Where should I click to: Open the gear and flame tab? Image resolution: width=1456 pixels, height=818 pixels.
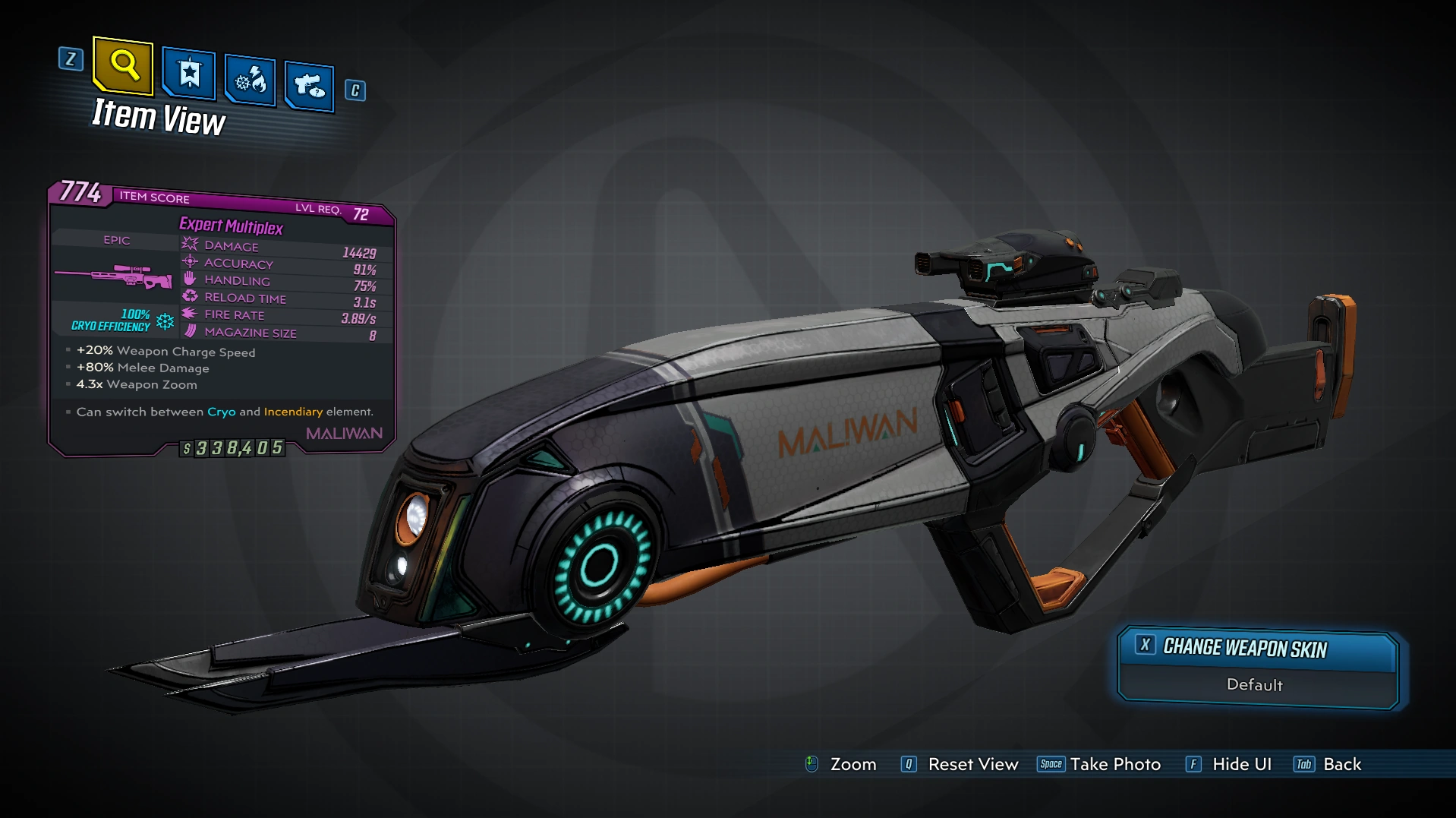click(251, 80)
